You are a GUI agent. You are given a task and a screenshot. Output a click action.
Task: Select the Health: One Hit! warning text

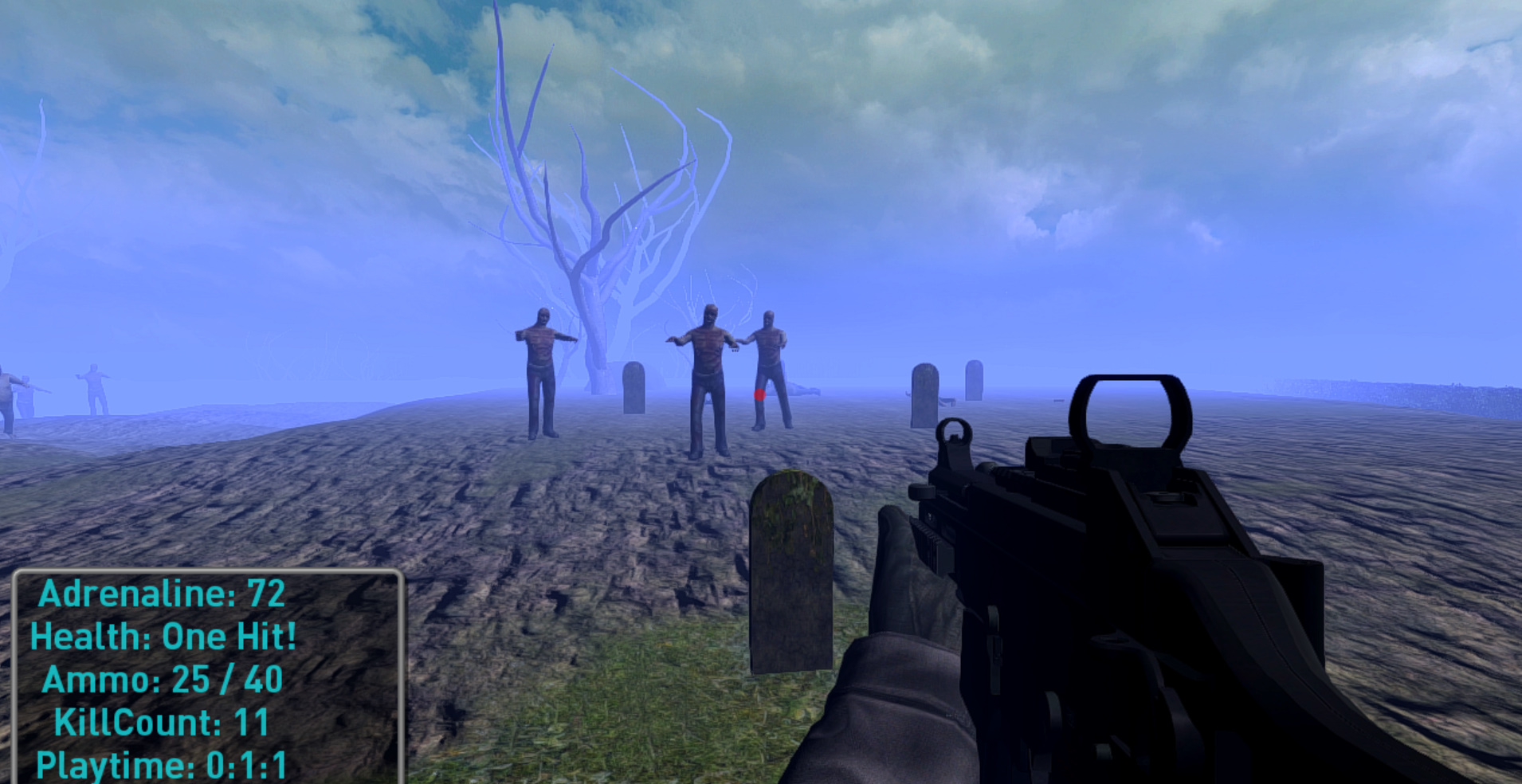pyautogui.click(x=163, y=635)
